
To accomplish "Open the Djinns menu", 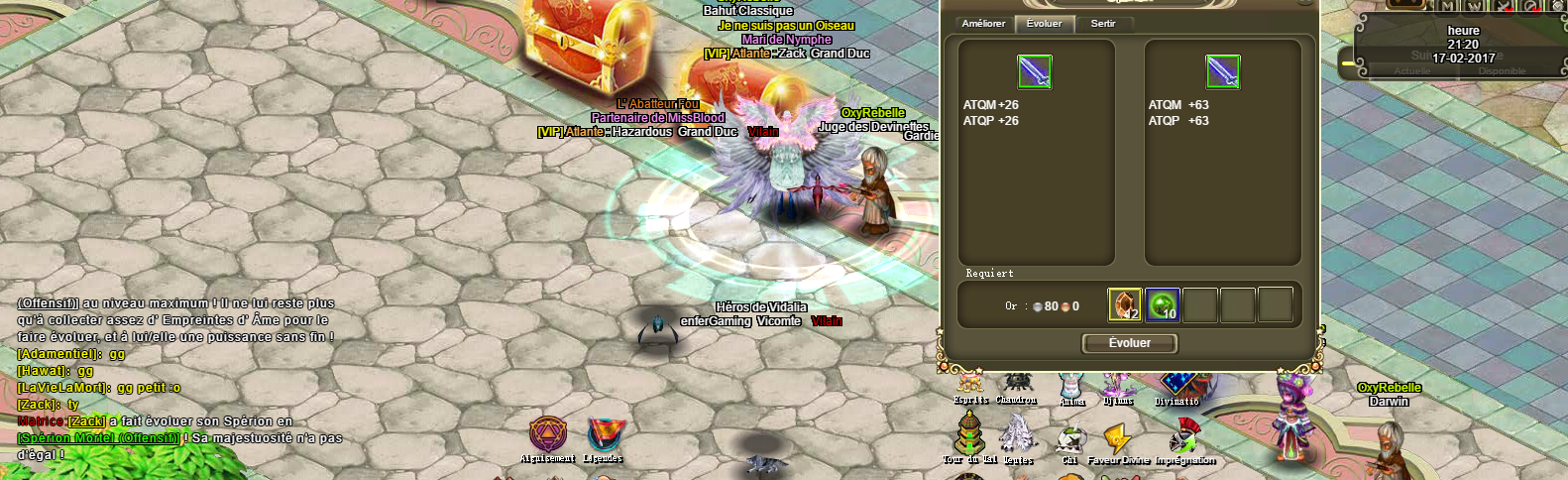I will coord(1118,385).
